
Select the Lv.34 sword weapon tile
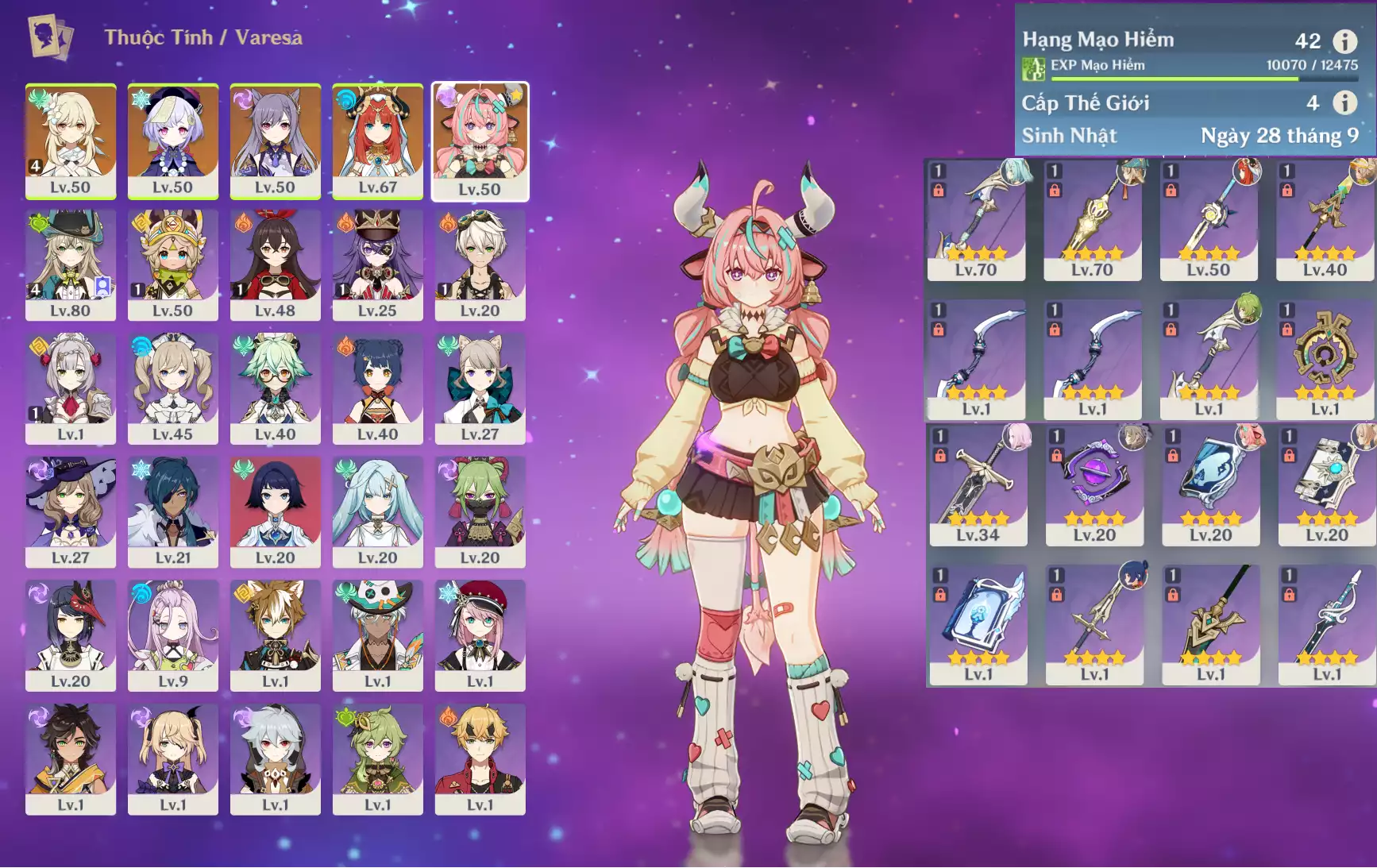[x=978, y=484]
